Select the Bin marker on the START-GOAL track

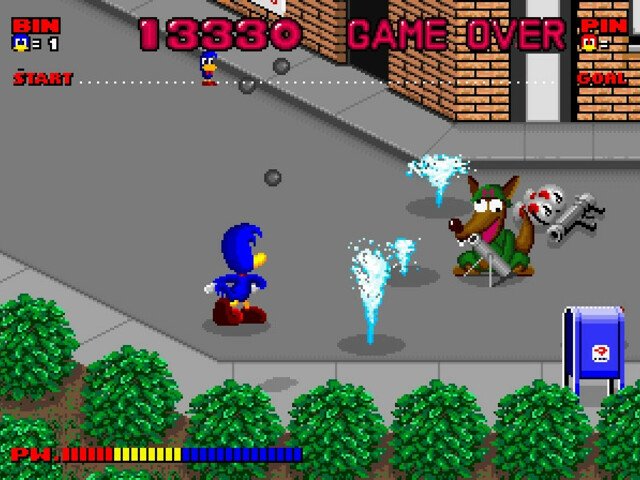(208, 68)
